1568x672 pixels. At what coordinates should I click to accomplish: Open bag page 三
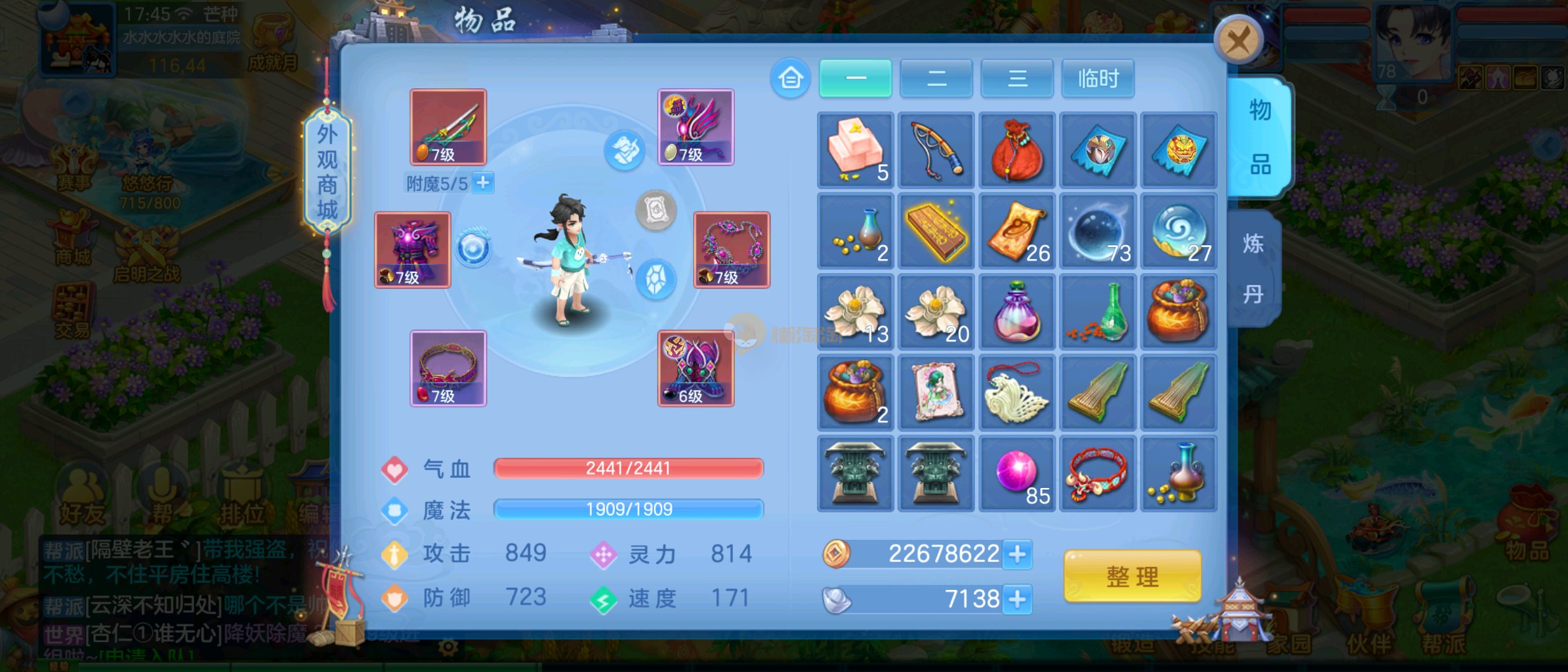[x=1017, y=78]
